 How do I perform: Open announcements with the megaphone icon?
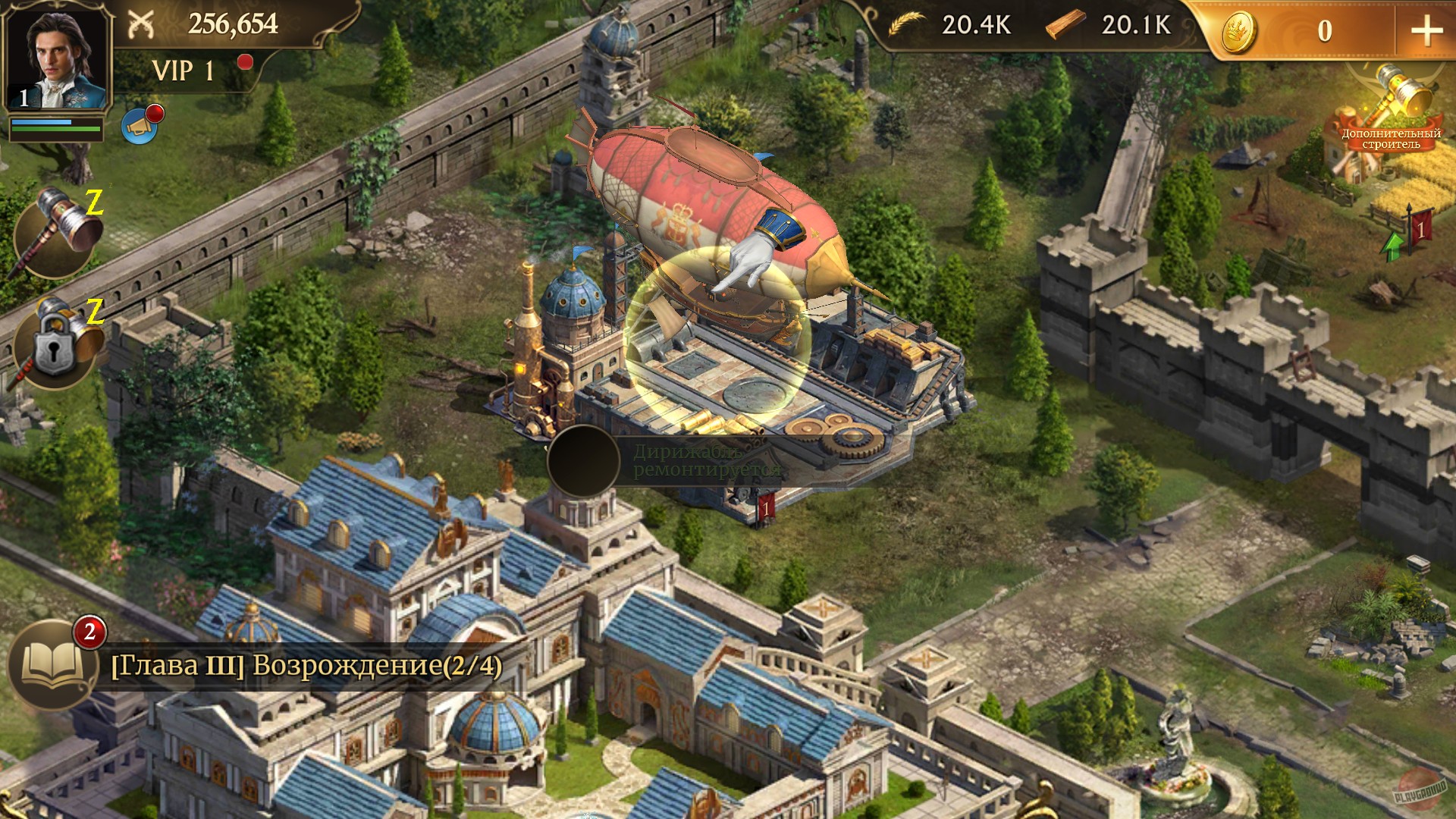coord(138,127)
